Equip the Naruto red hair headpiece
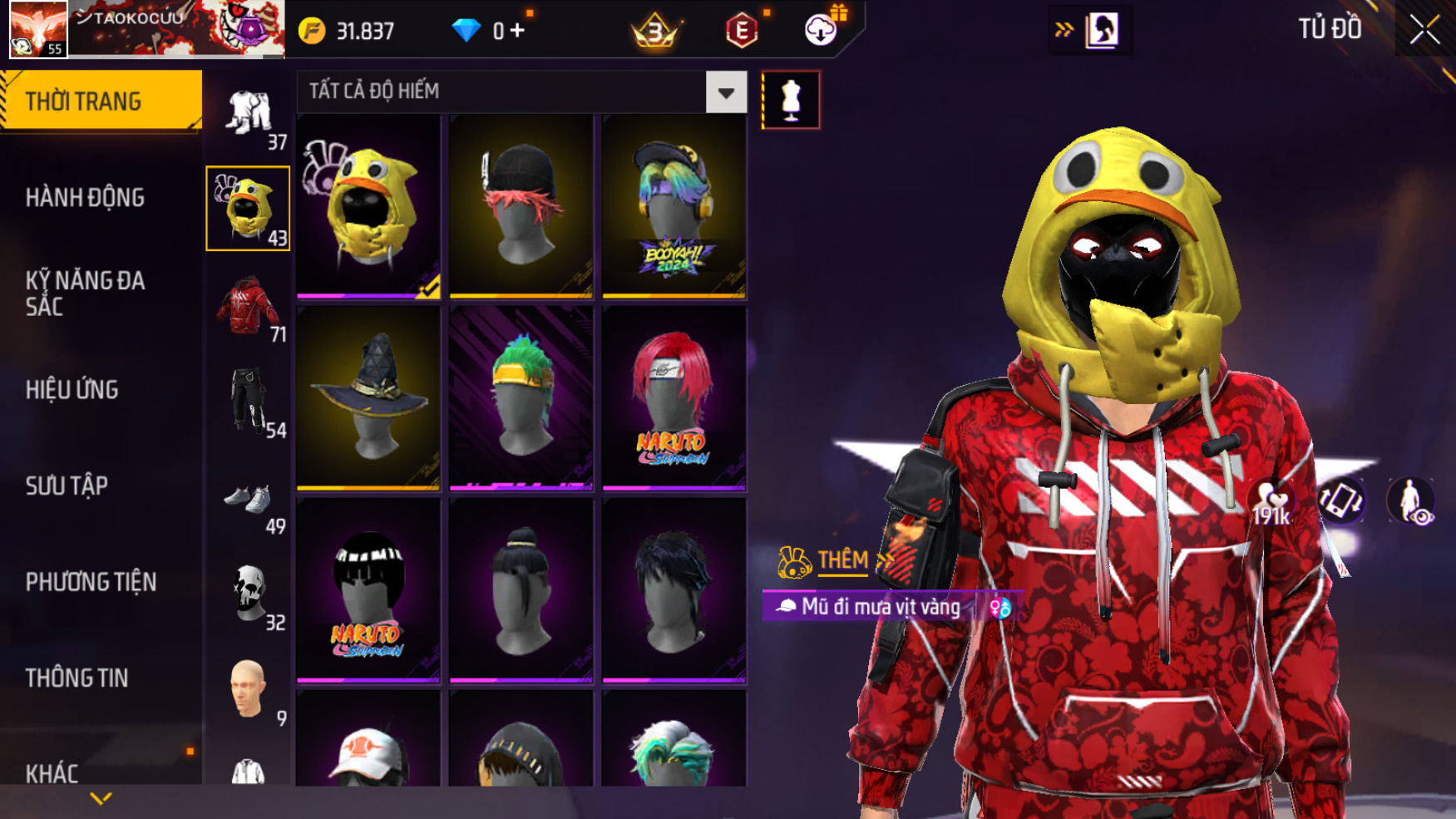The image size is (1456, 819). 674,398
